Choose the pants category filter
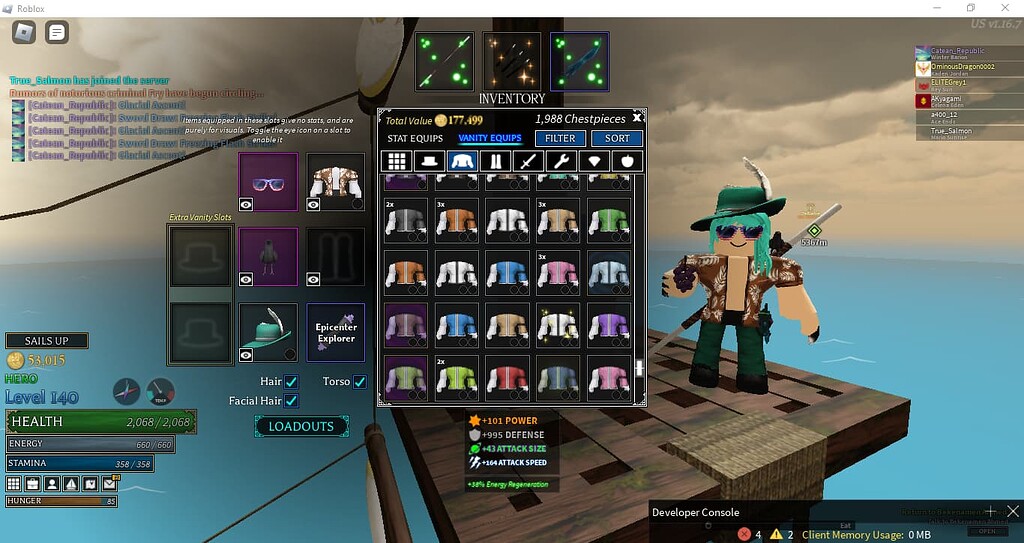 point(494,161)
